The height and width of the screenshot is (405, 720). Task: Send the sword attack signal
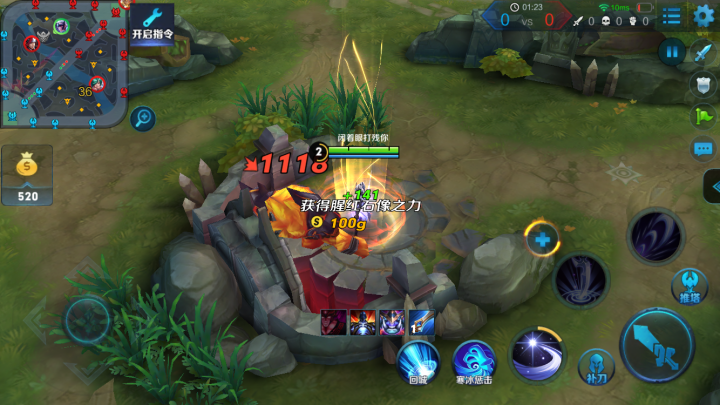(x=704, y=53)
